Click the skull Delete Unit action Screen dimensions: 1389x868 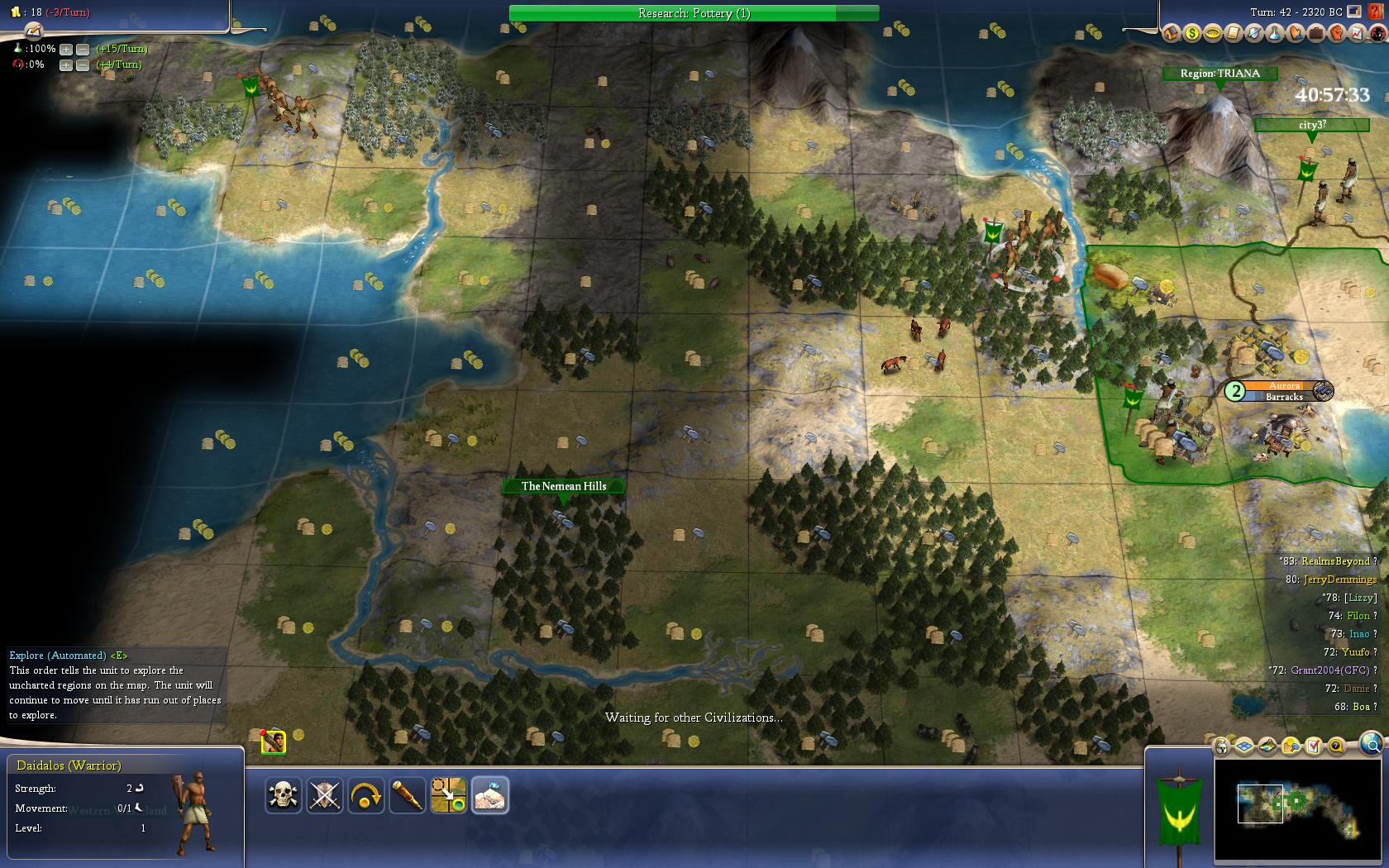[x=284, y=795]
